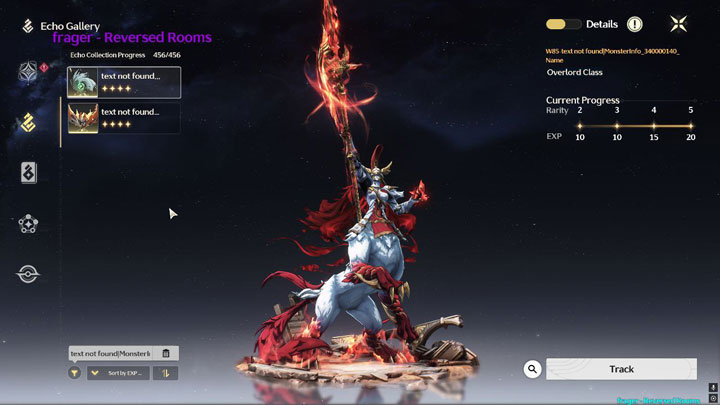Open the magnifying glass search beside Track
Image resolution: width=720 pixels, height=405 pixels.
533,369
